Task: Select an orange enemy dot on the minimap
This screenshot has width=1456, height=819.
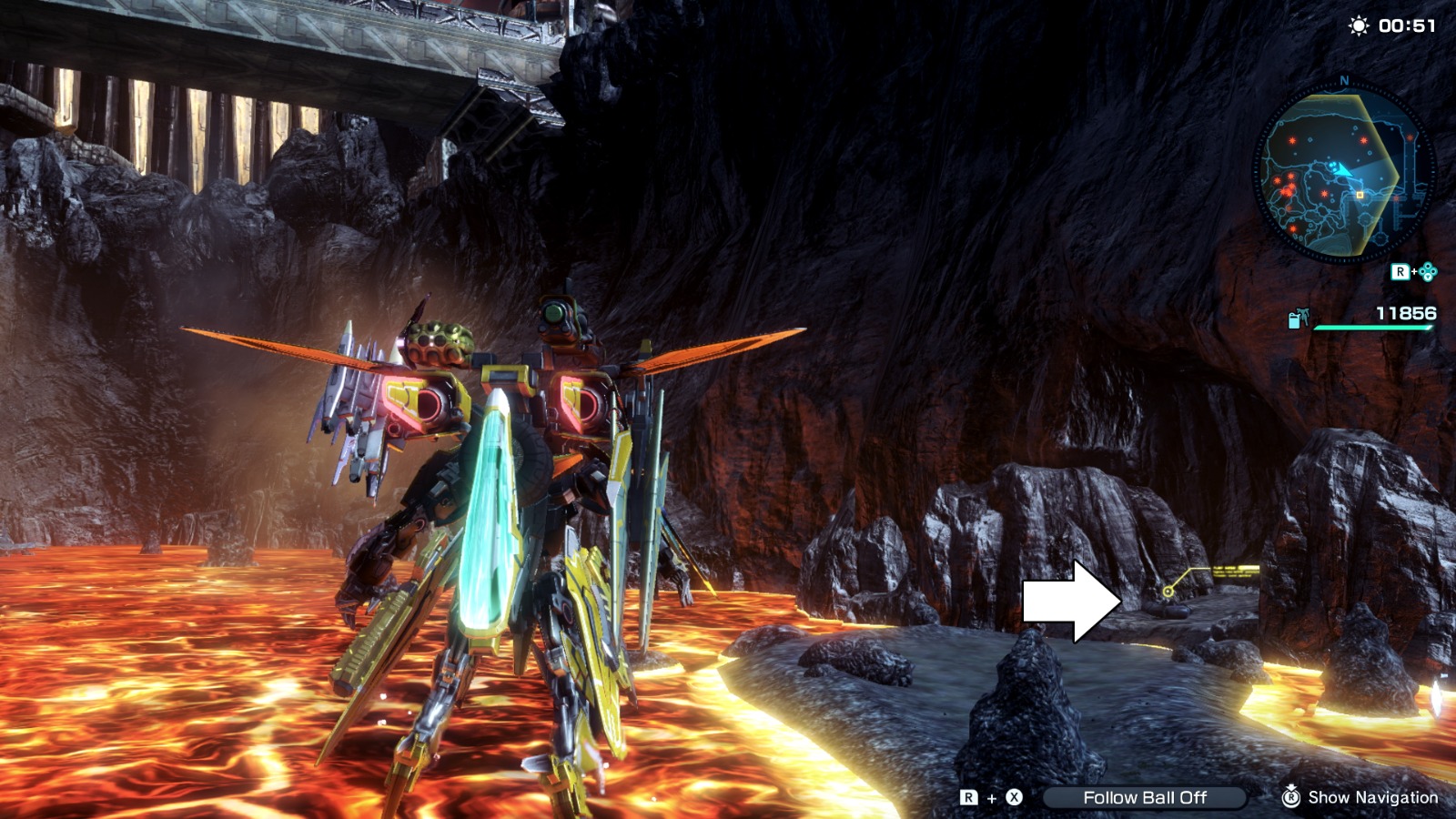Action: pos(1291,138)
